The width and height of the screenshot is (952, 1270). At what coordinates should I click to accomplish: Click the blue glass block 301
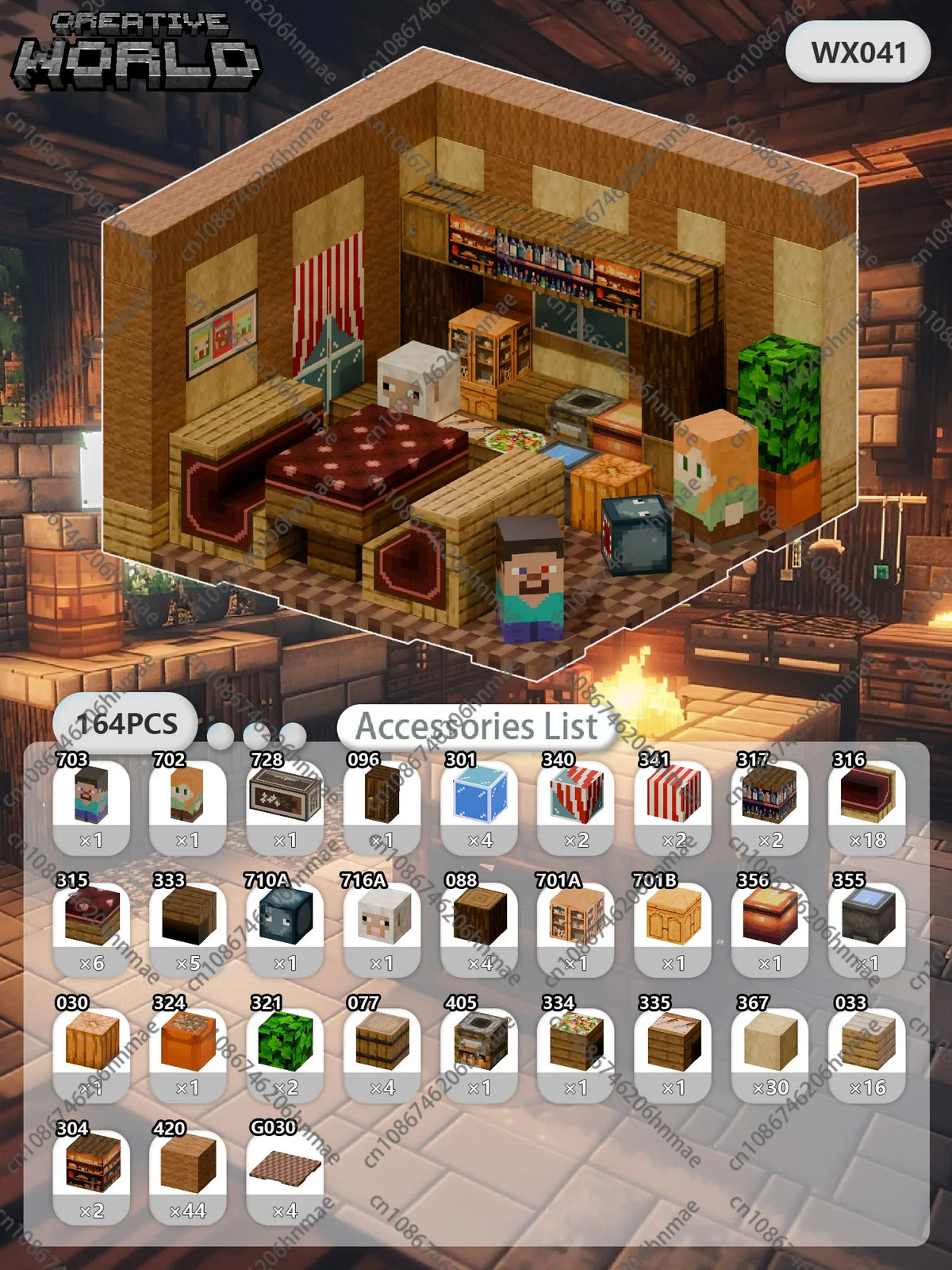[479, 795]
